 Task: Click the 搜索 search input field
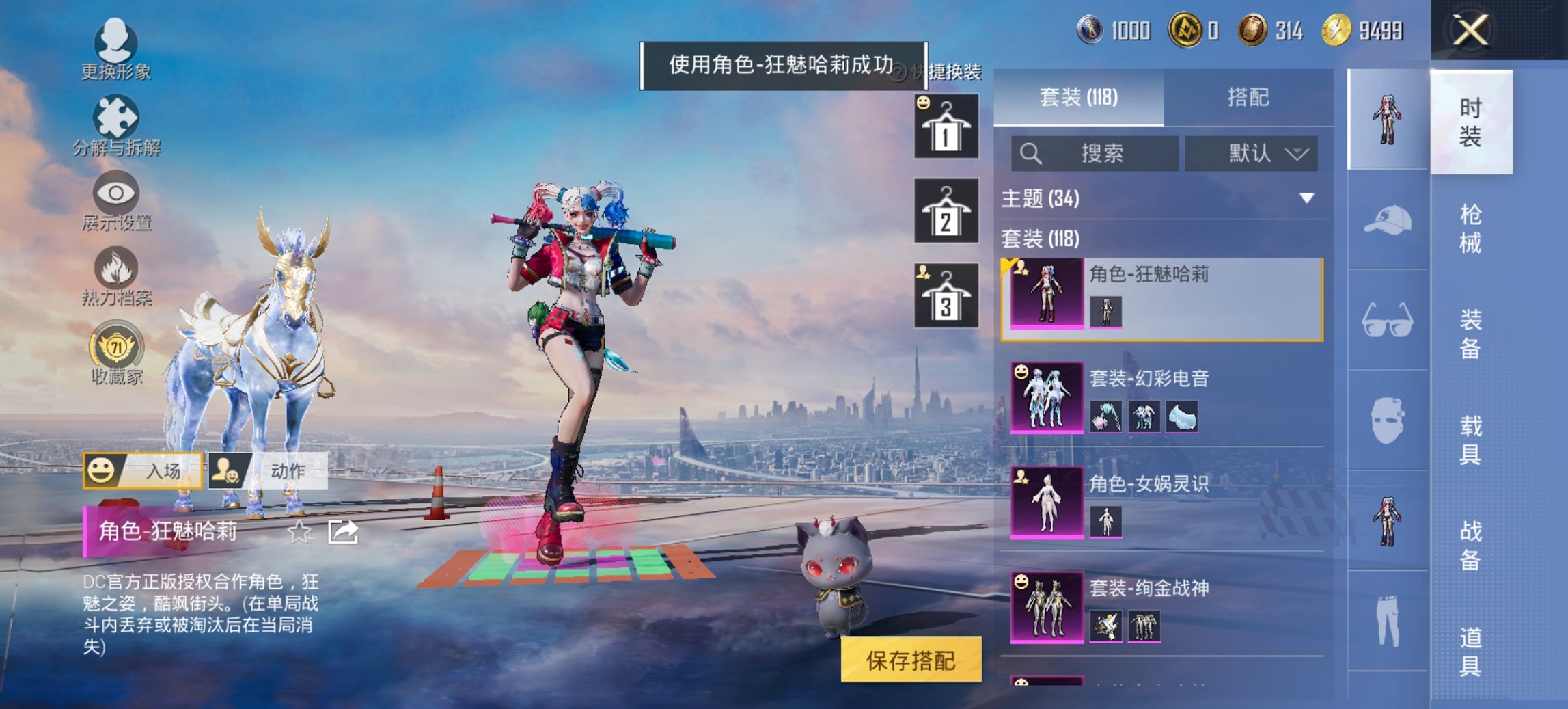point(1093,153)
